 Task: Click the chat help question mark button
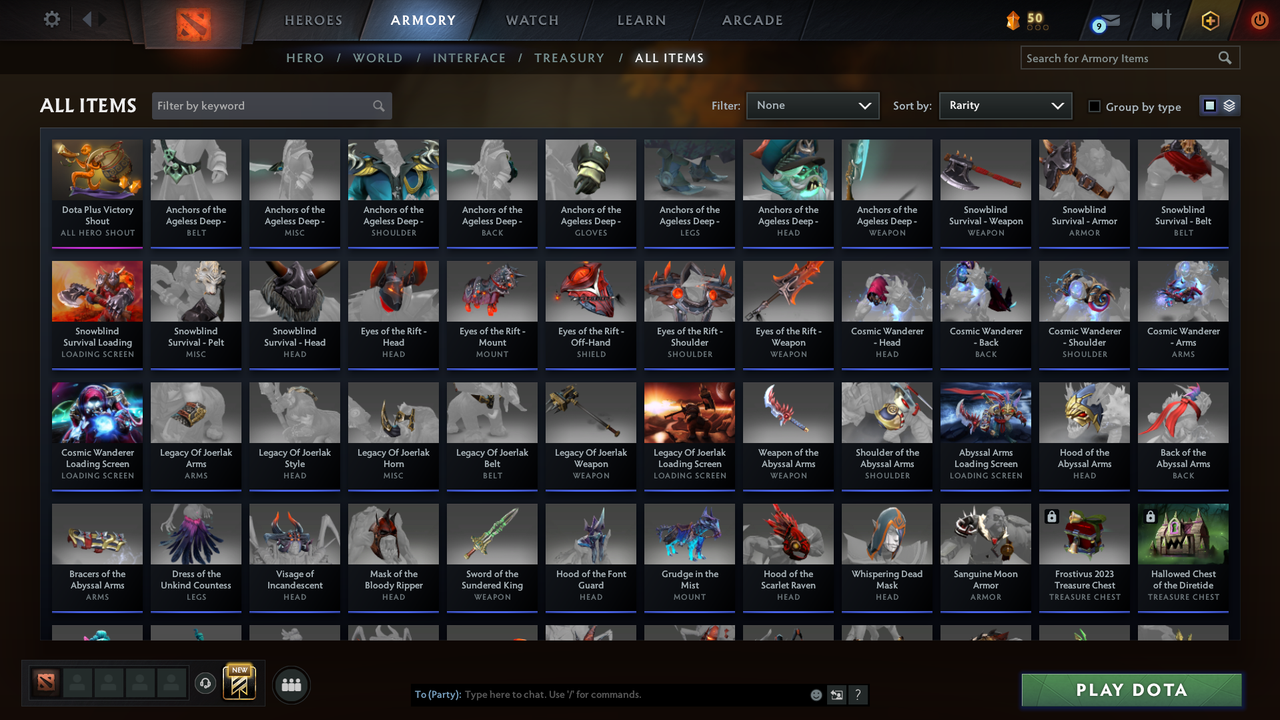point(857,694)
